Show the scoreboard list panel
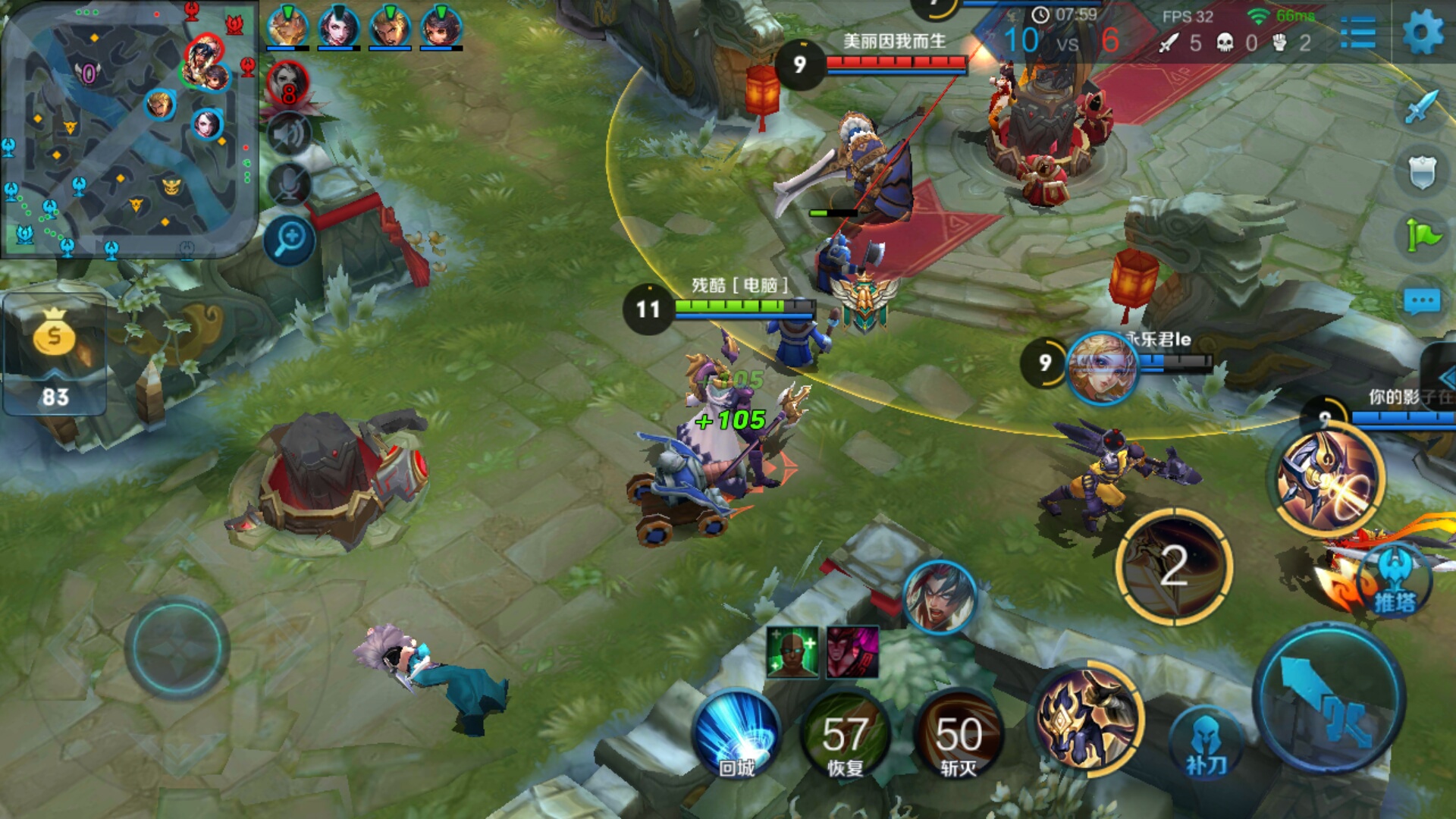 tap(1357, 34)
